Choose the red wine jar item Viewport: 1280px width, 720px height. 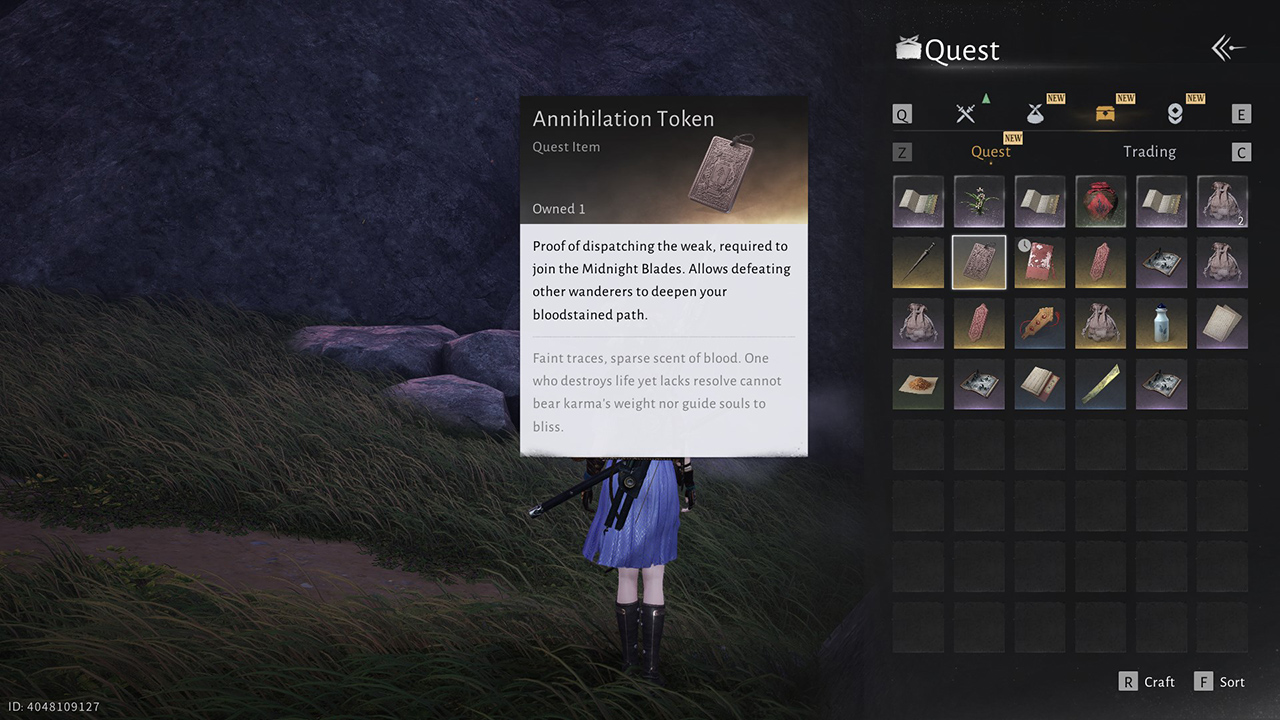[x=1101, y=202]
